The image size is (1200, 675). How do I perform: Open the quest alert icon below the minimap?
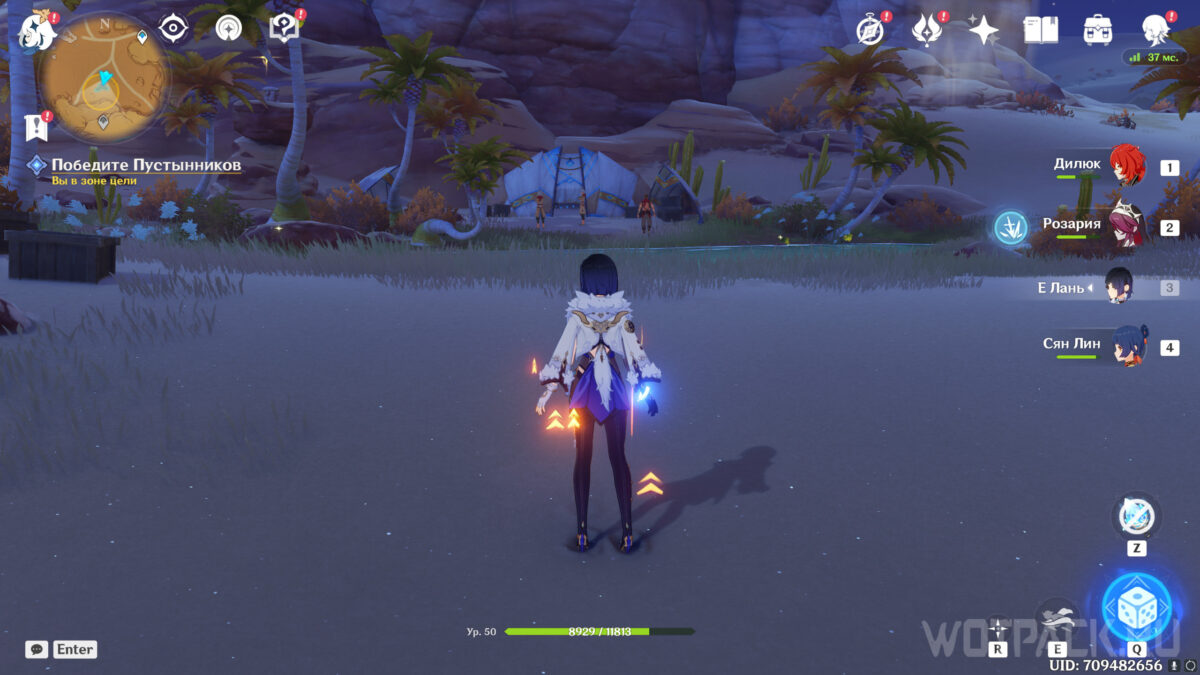[37, 127]
